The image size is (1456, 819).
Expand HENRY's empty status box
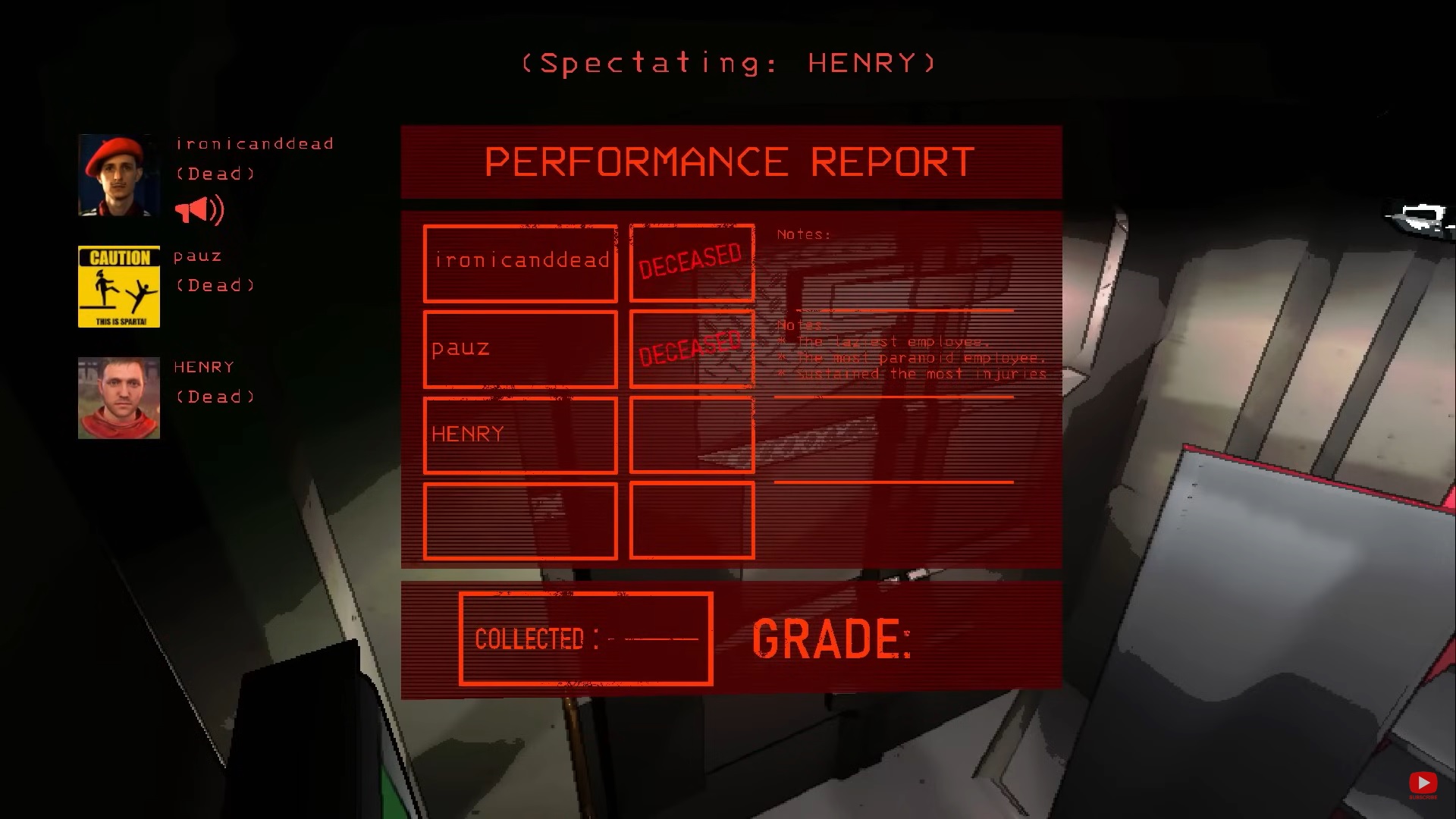tap(690, 435)
